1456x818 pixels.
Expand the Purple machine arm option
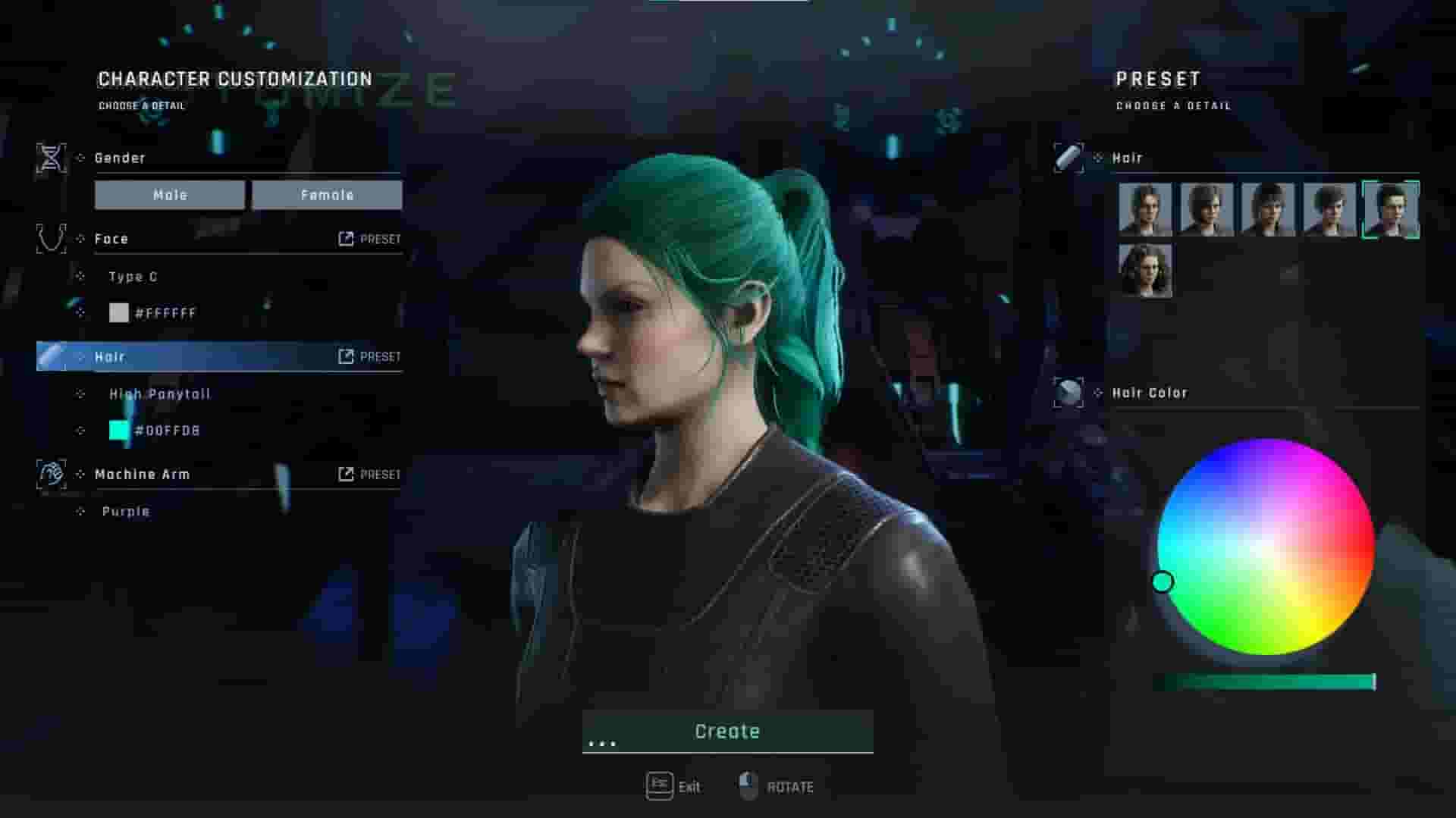[x=126, y=511]
